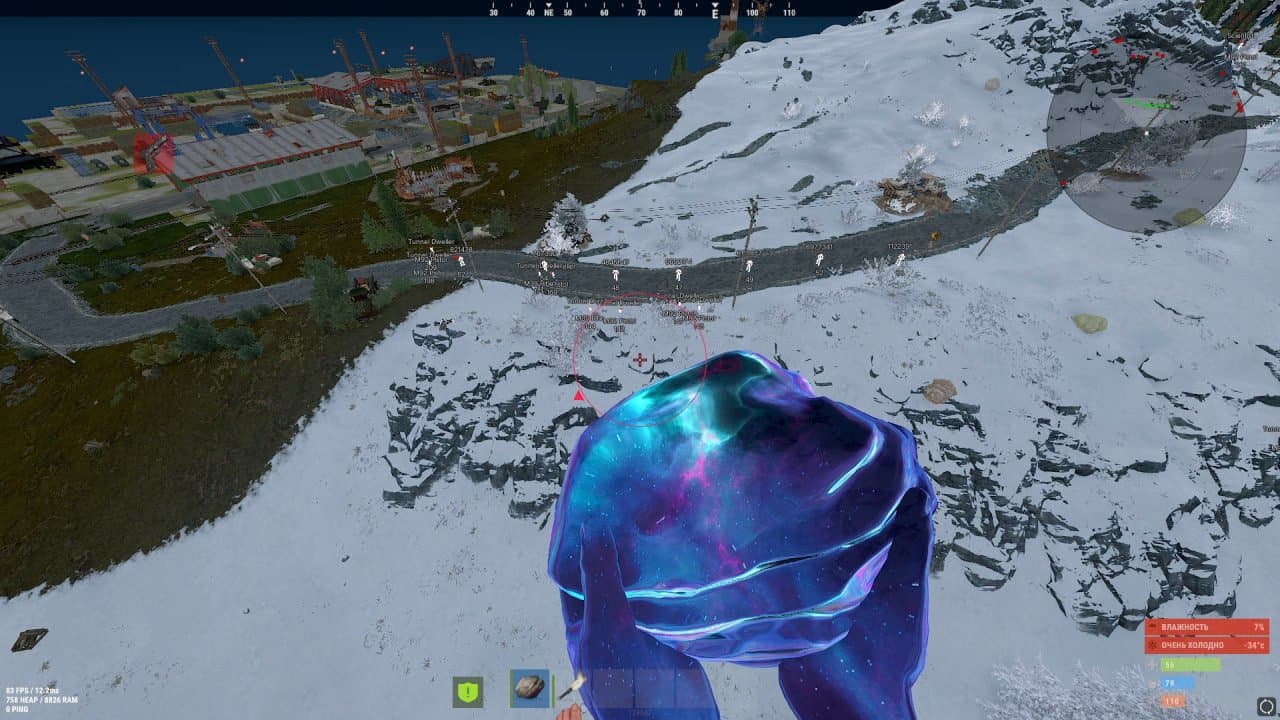This screenshot has width=1280, height=720.
Task: Click the humidity droplet icon bottom right
Action: (x=1153, y=627)
